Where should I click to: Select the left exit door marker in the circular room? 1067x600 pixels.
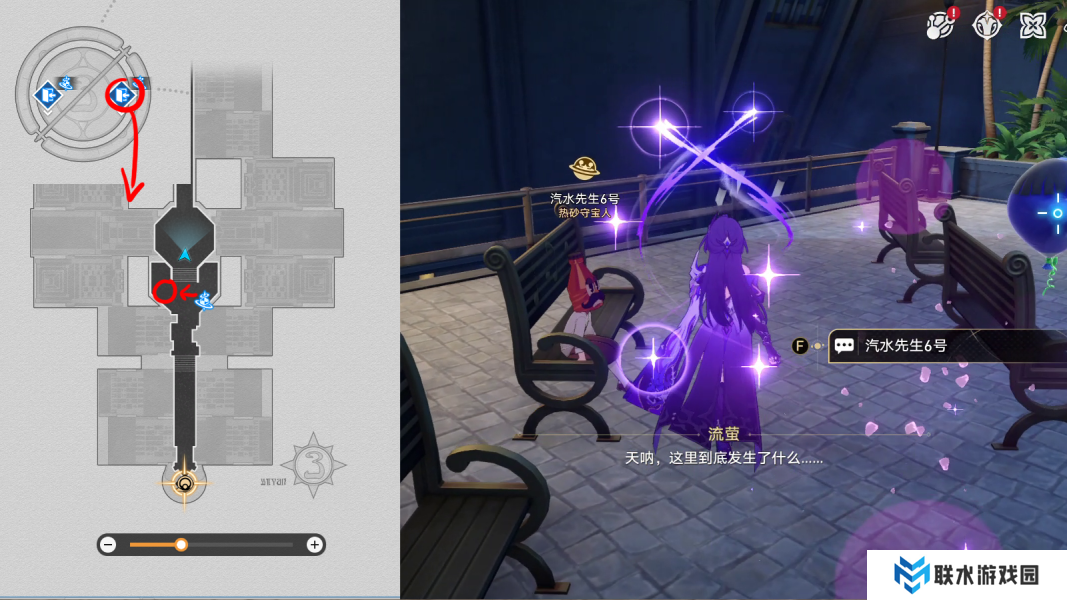pyautogui.click(x=45, y=96)
